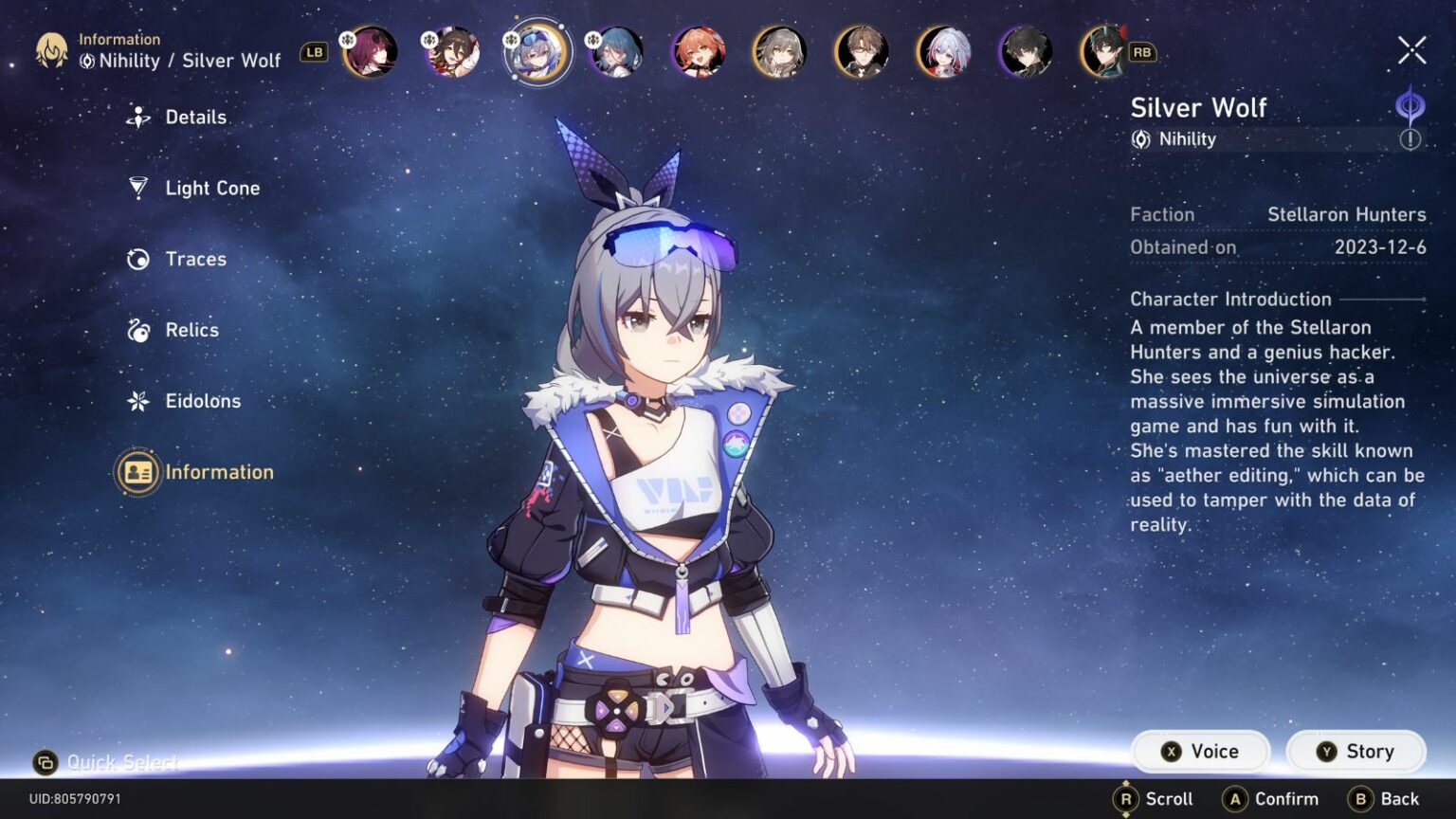Select the magenta-haired character portrait
The width and height of the screenshot is (1456, 819).
click(371, 51)
